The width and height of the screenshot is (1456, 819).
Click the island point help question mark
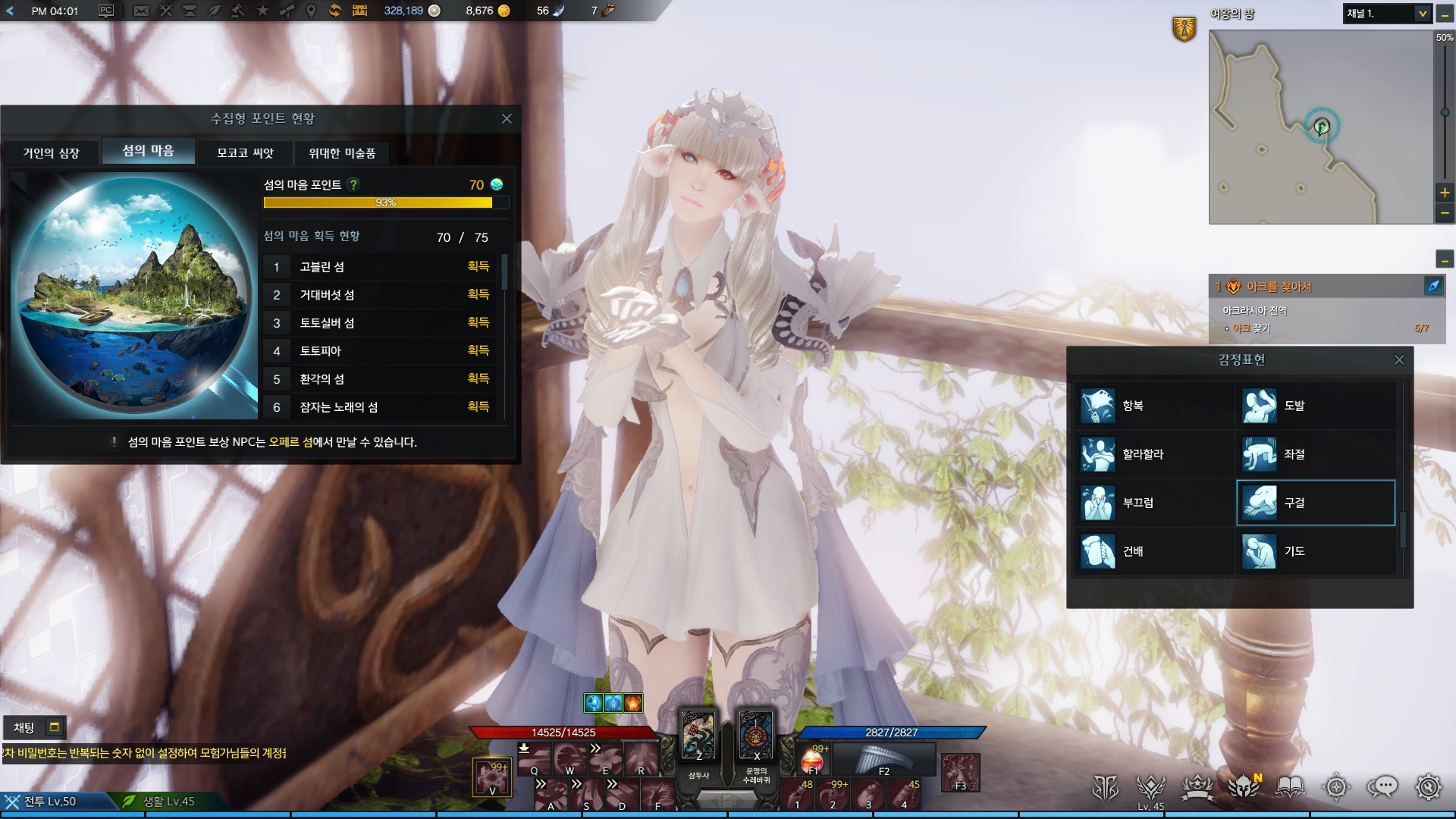(x=353, y=184)
